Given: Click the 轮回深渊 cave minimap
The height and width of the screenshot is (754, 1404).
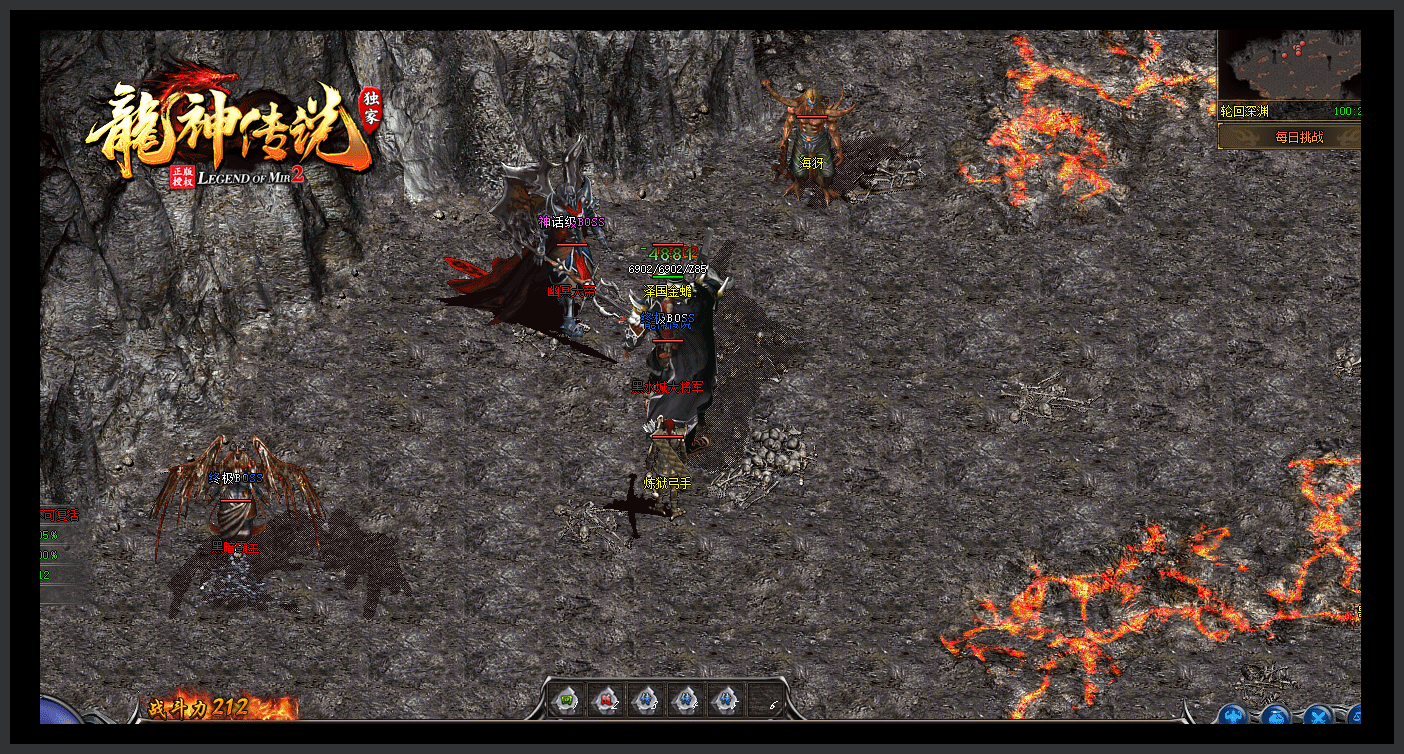Looking at the screenshot, I should 1290,64.
